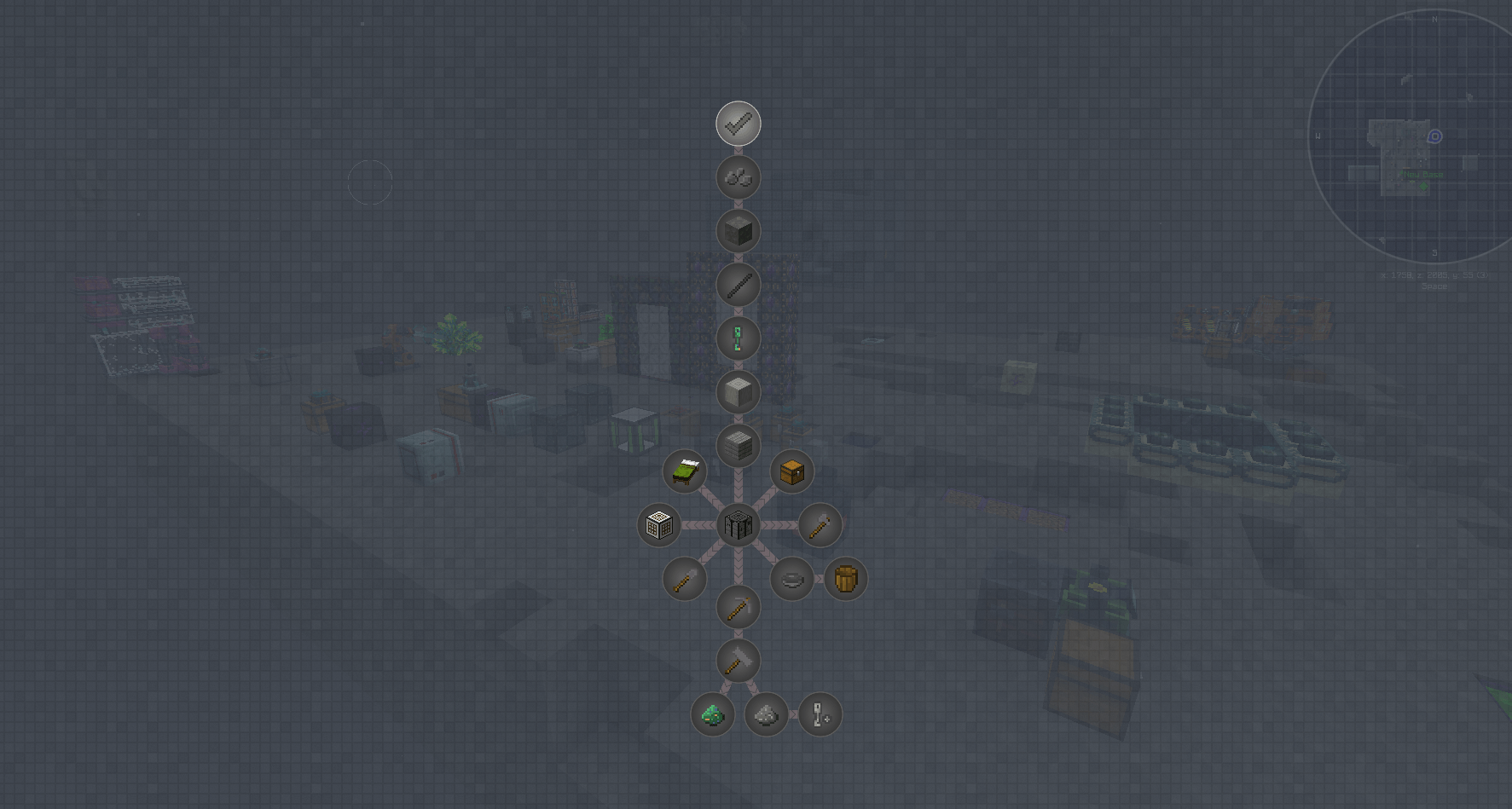This screenshot has height=809, width=1512.
Task: Open the cobblestone block advancement
Action: pos(739,230)
